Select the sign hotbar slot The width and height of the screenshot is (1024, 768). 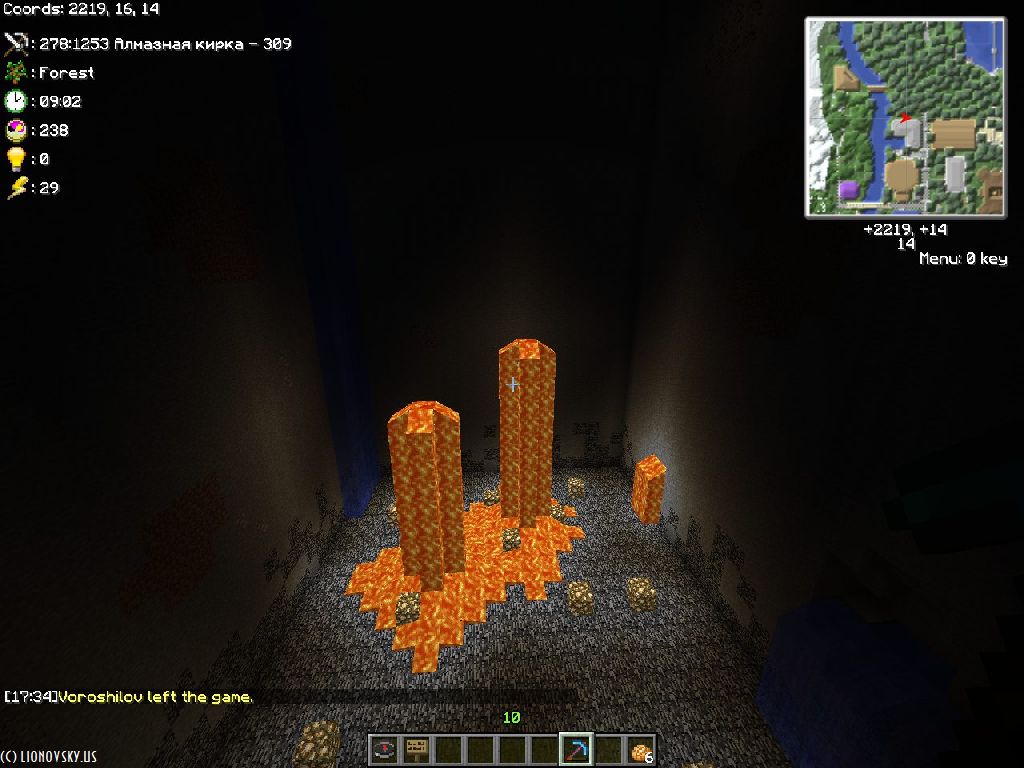[416, 749]
